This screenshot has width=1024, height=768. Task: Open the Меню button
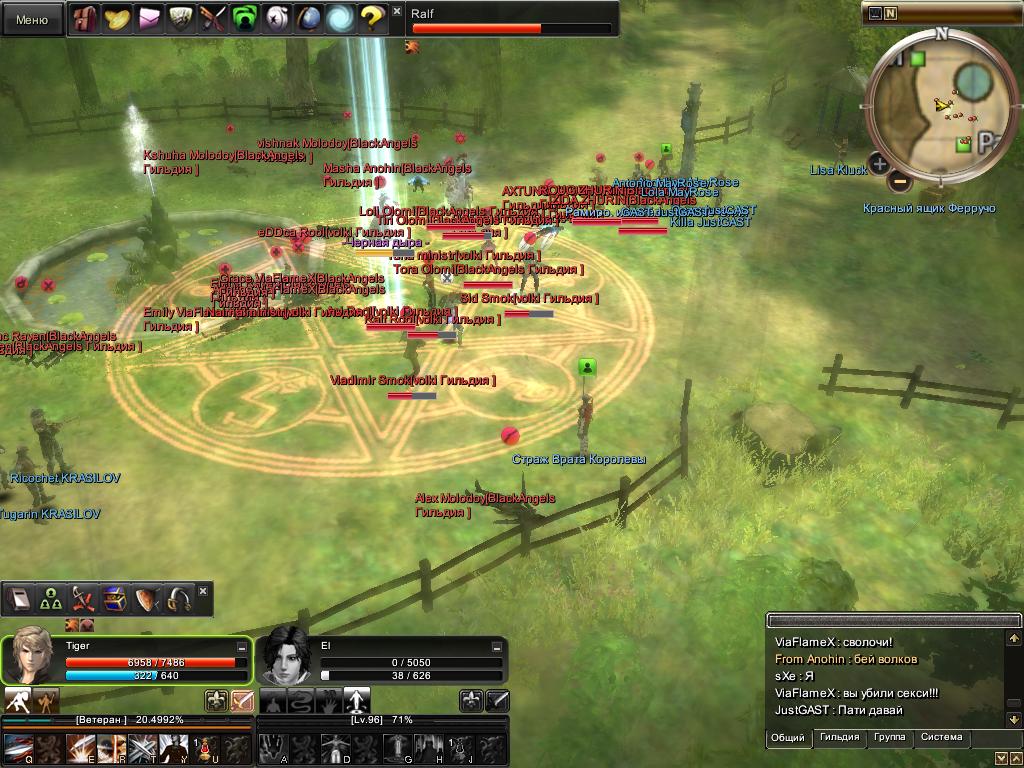click(x=32, y=19)
